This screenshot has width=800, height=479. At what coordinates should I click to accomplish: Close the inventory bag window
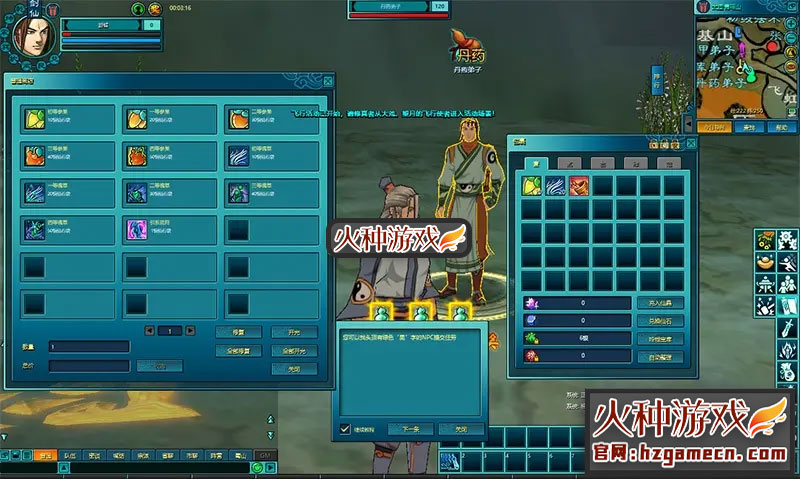[x=691, y=143]
